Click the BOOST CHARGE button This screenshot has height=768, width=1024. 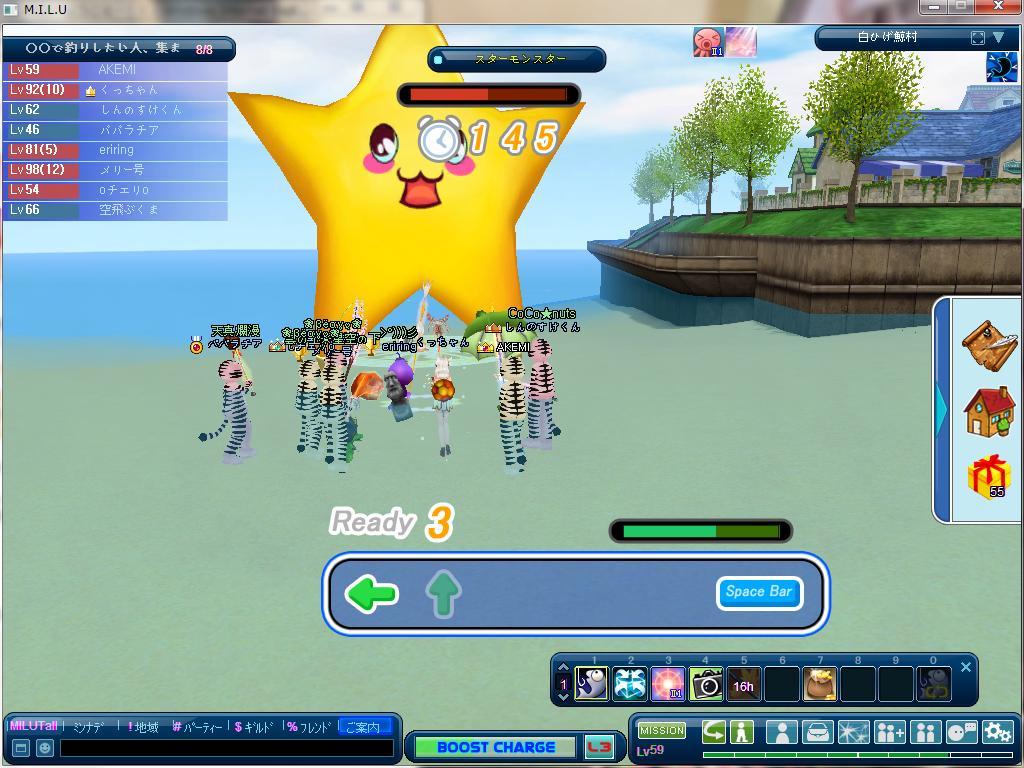tap(496, 747)
